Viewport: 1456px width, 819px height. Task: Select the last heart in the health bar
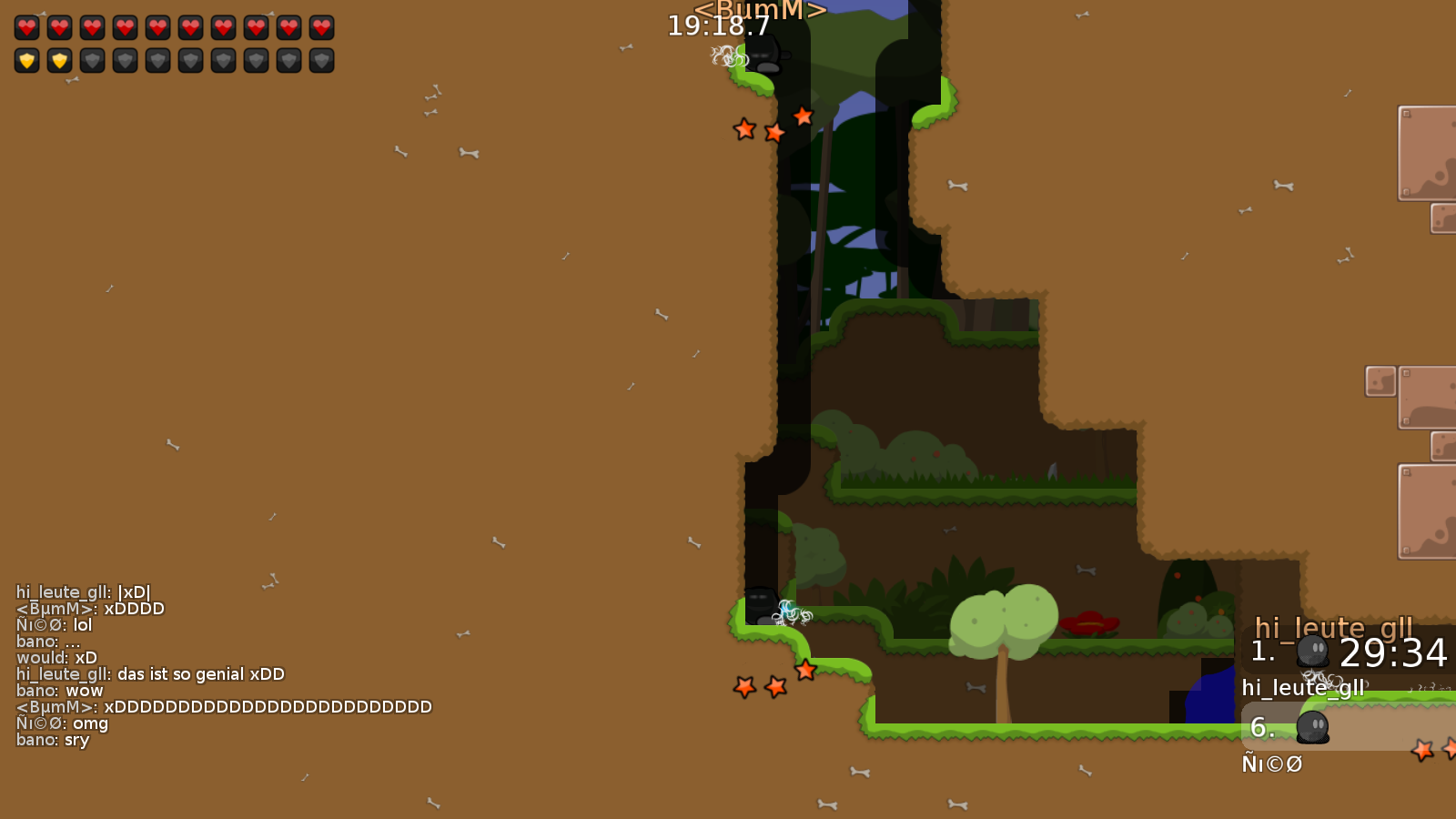pyautogui.click(x=320, y=27)
